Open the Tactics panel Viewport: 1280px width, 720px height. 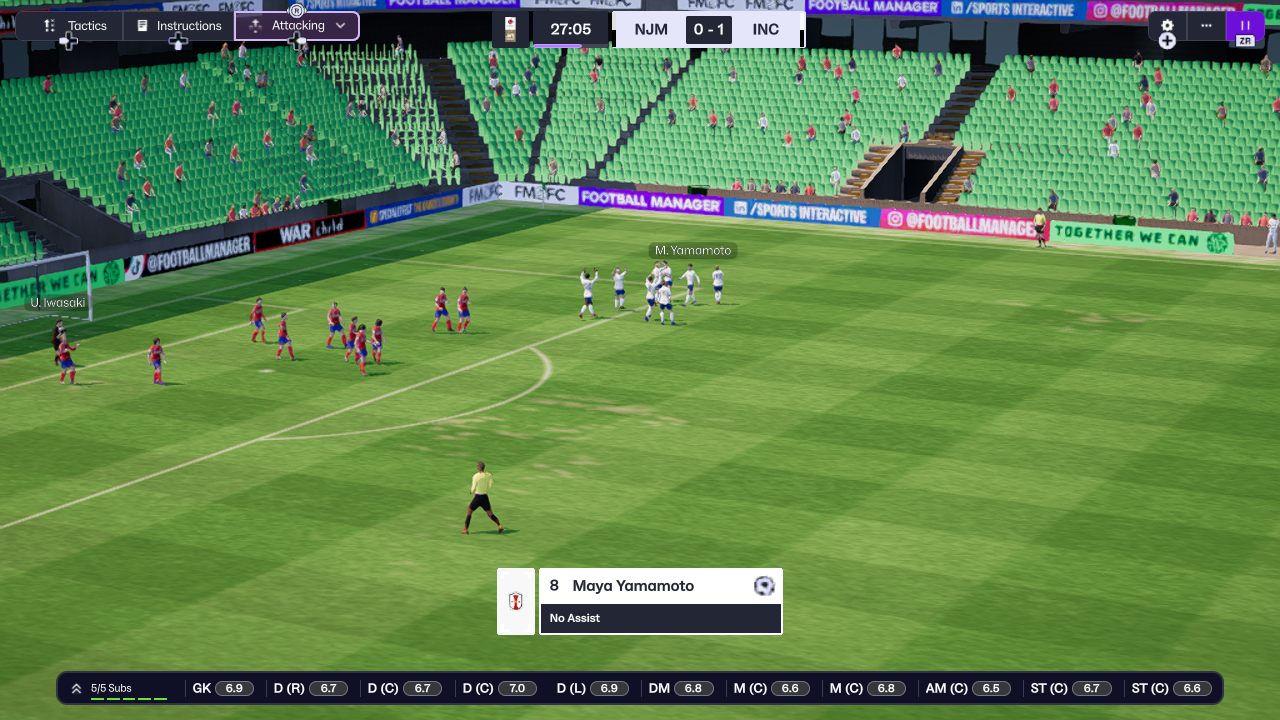pyautogui.click(x=76, y=26)
